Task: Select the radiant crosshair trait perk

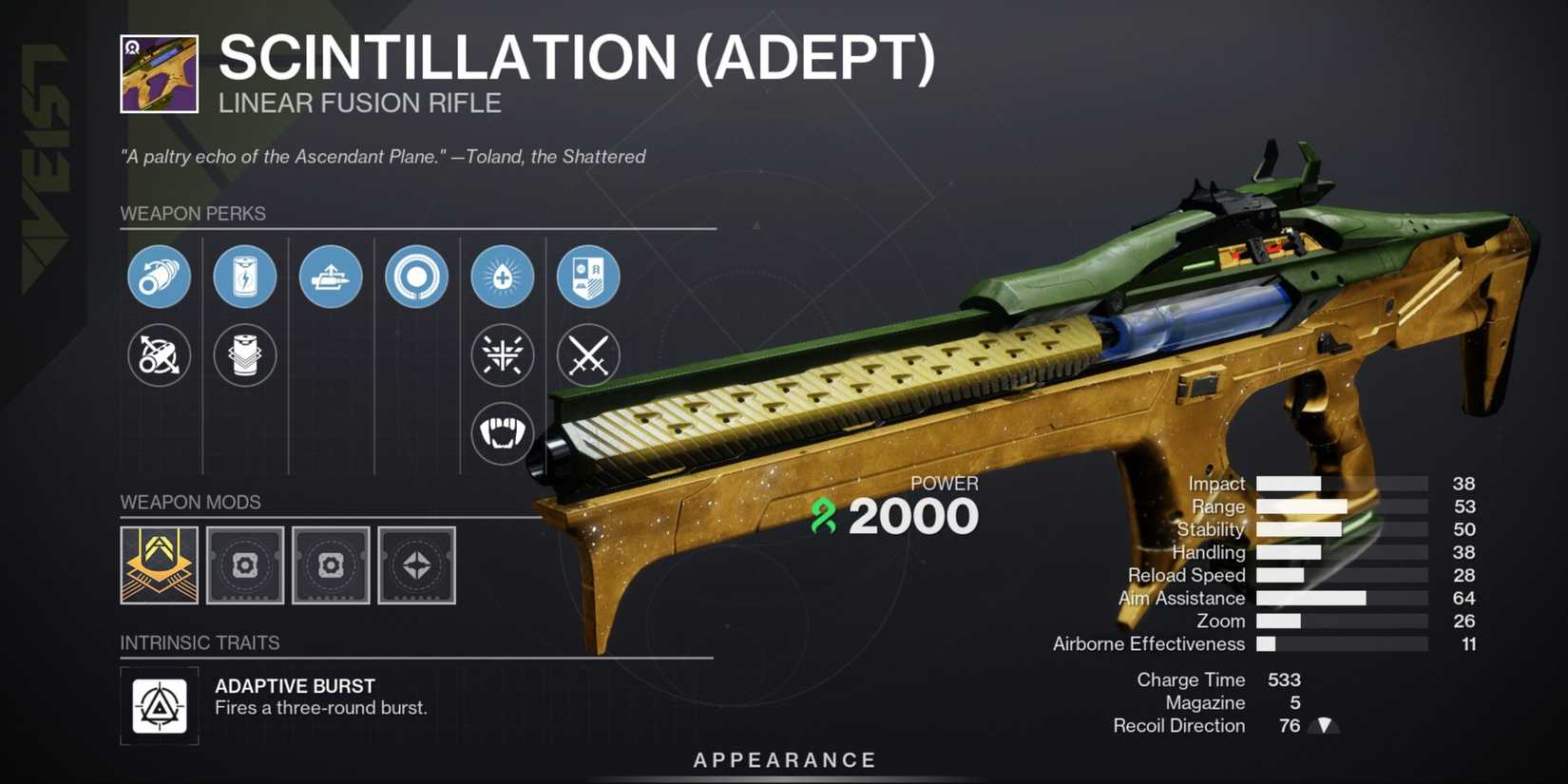Action: click(x=502, y=355)
